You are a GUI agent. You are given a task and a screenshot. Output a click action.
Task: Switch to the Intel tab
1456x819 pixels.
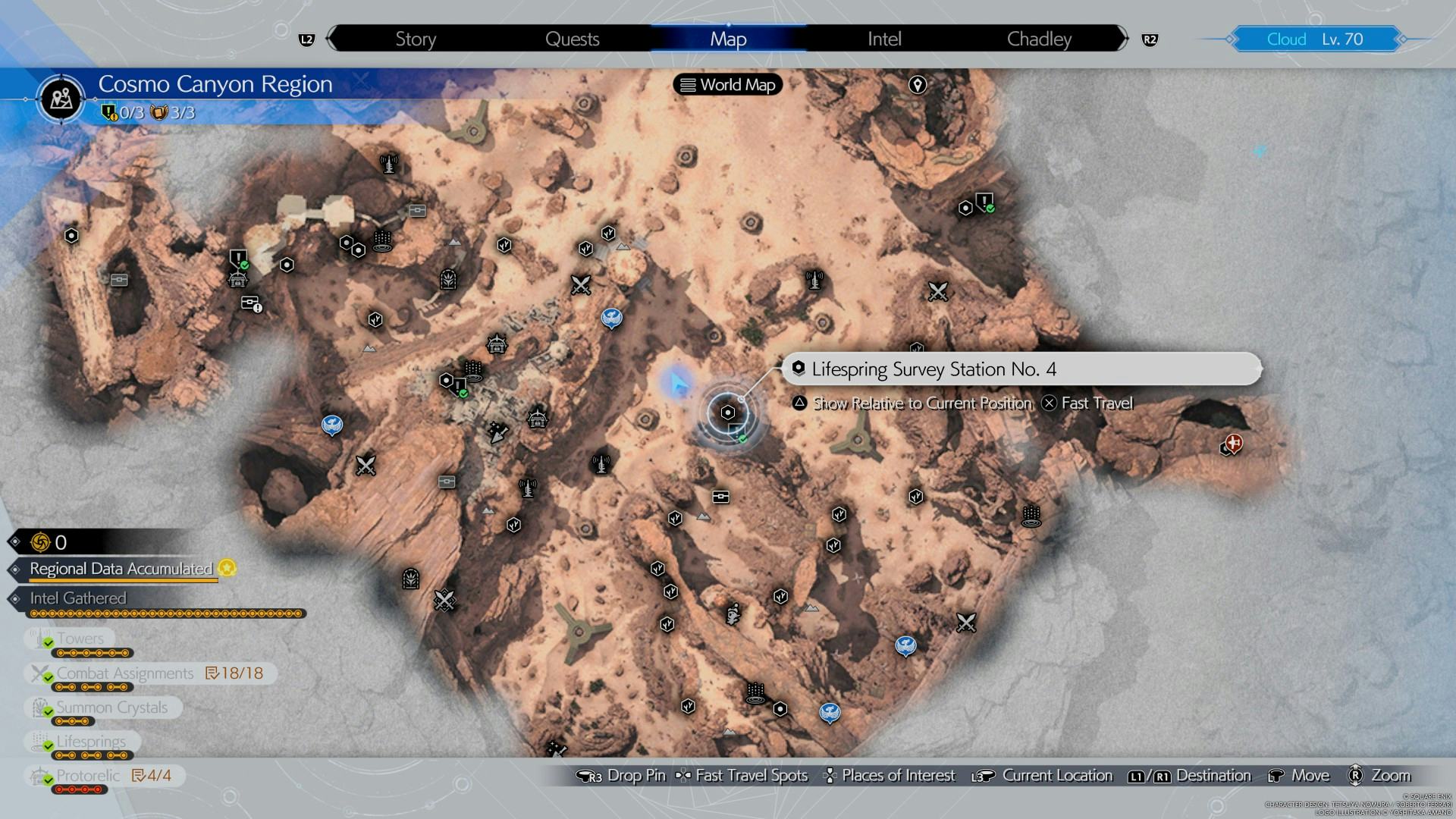[884, 39]
